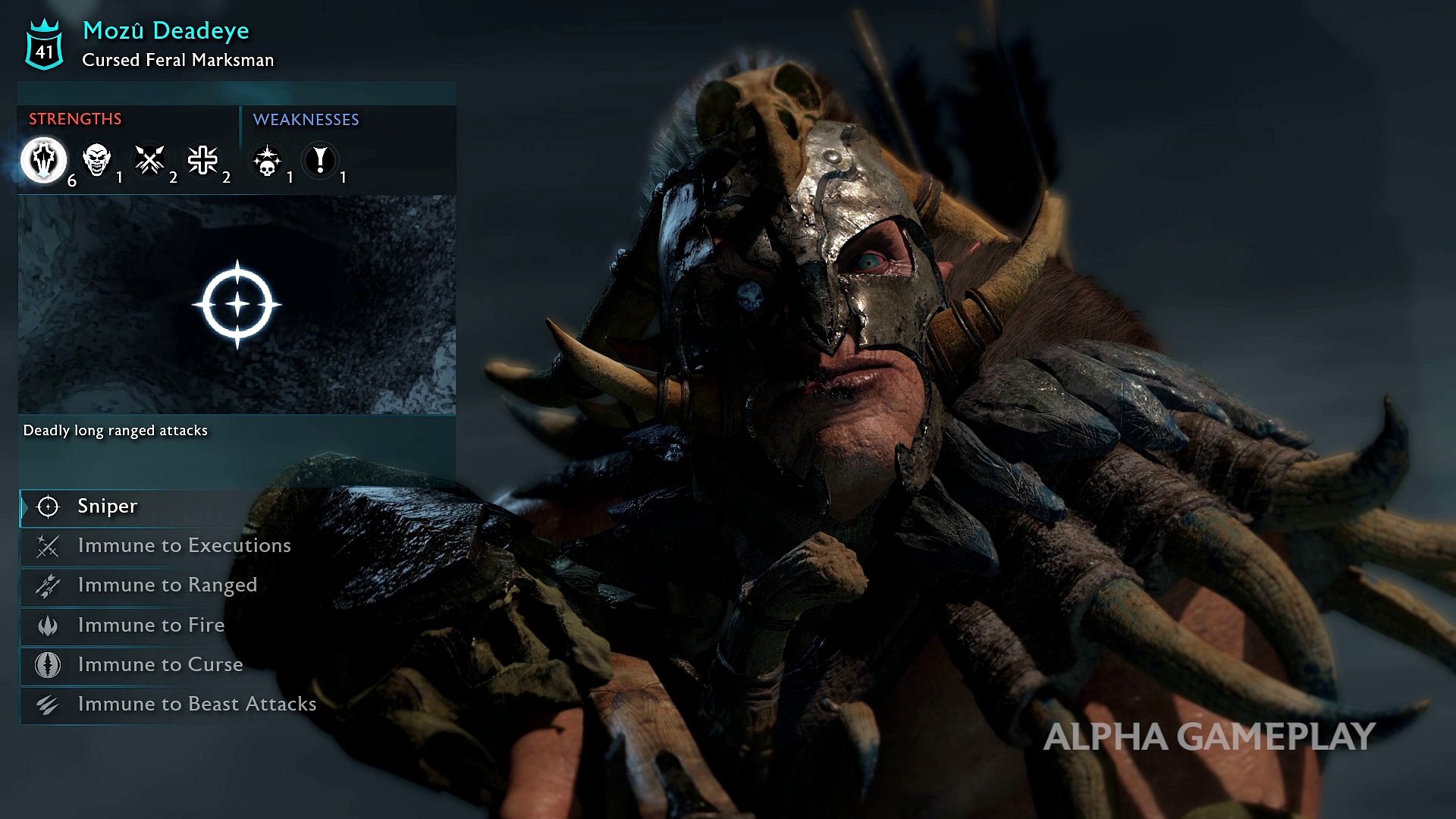Select the orc face strength icon

97,160
